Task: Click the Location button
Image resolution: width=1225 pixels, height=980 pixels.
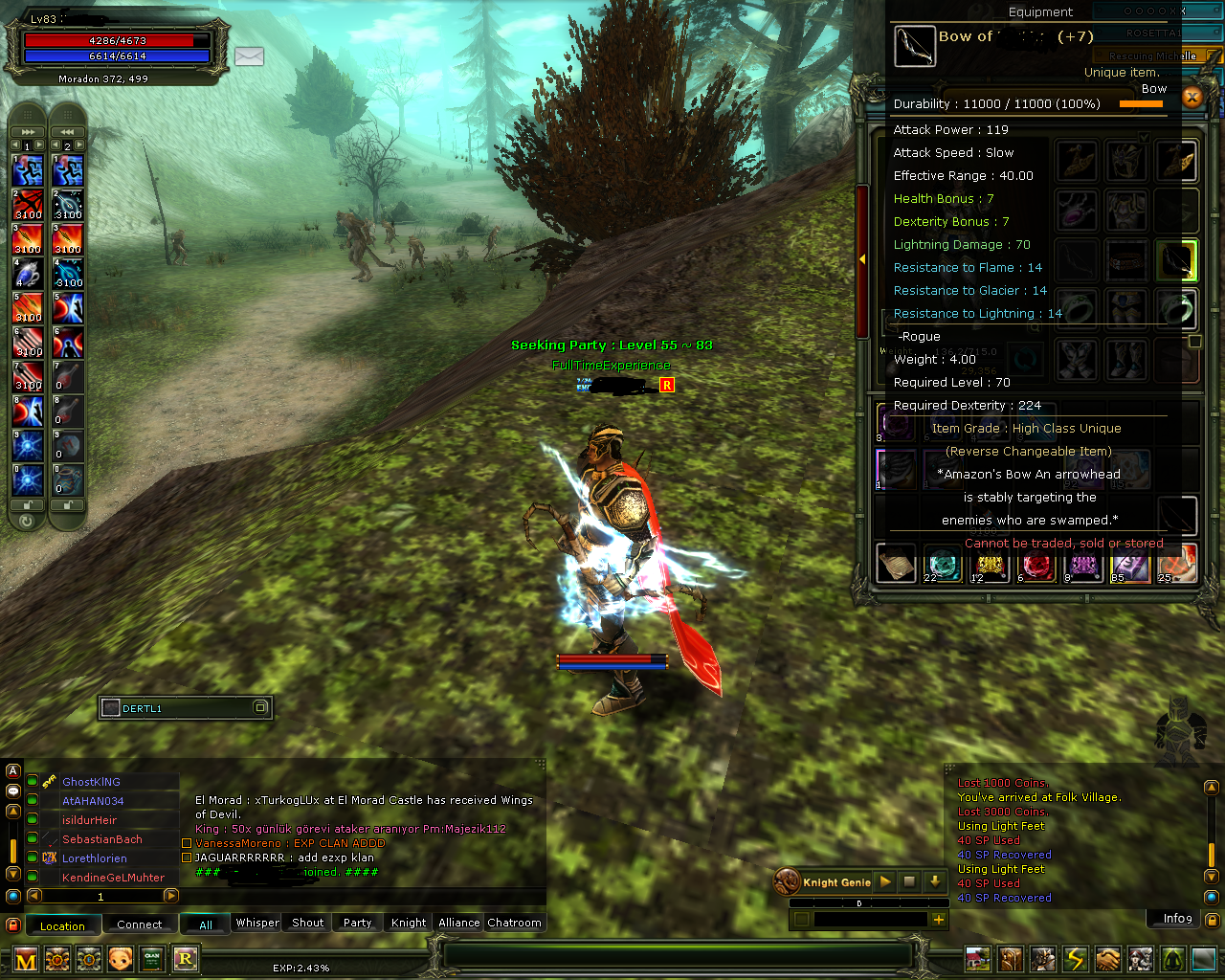Action: coord(62,925)
